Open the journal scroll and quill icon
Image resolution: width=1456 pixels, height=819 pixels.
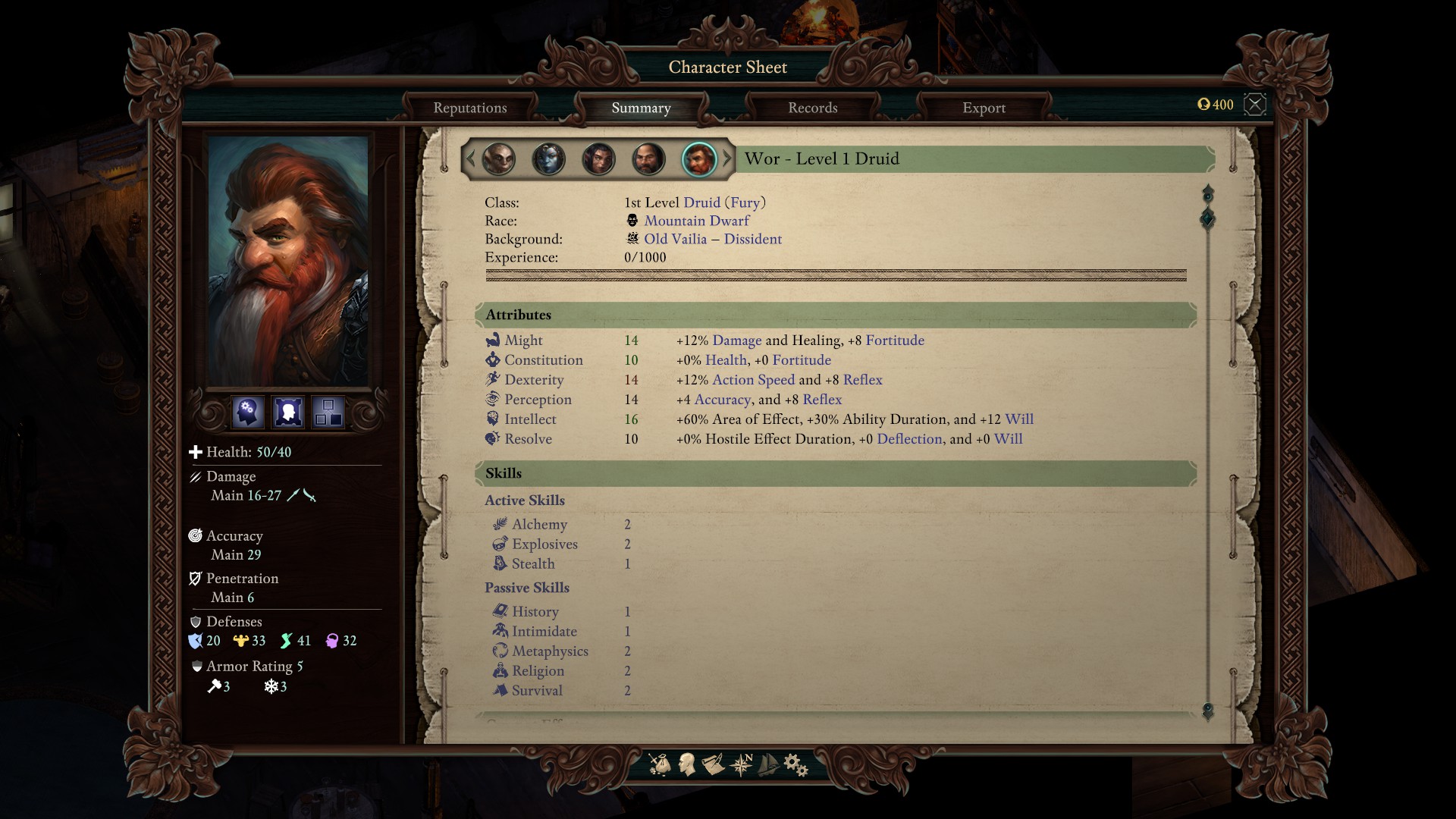[x=713, y=764]
